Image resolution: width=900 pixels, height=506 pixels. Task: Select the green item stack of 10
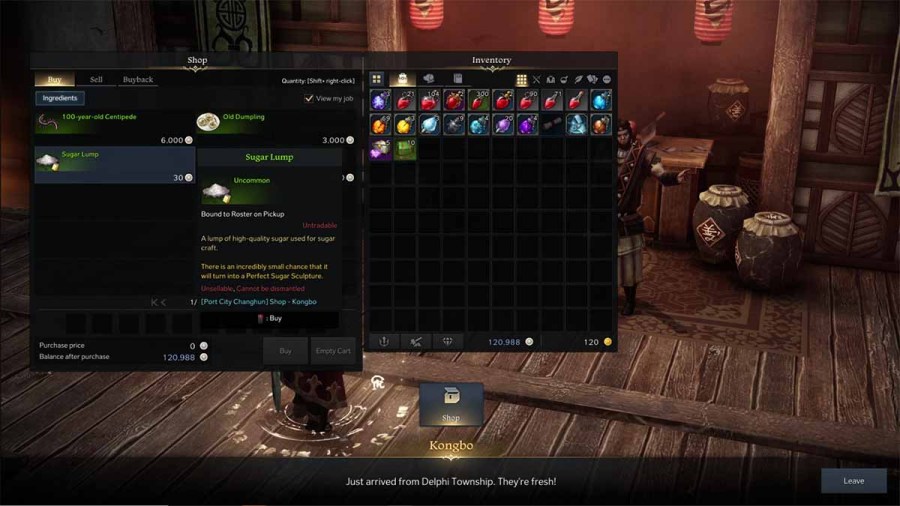pos(404,149)
